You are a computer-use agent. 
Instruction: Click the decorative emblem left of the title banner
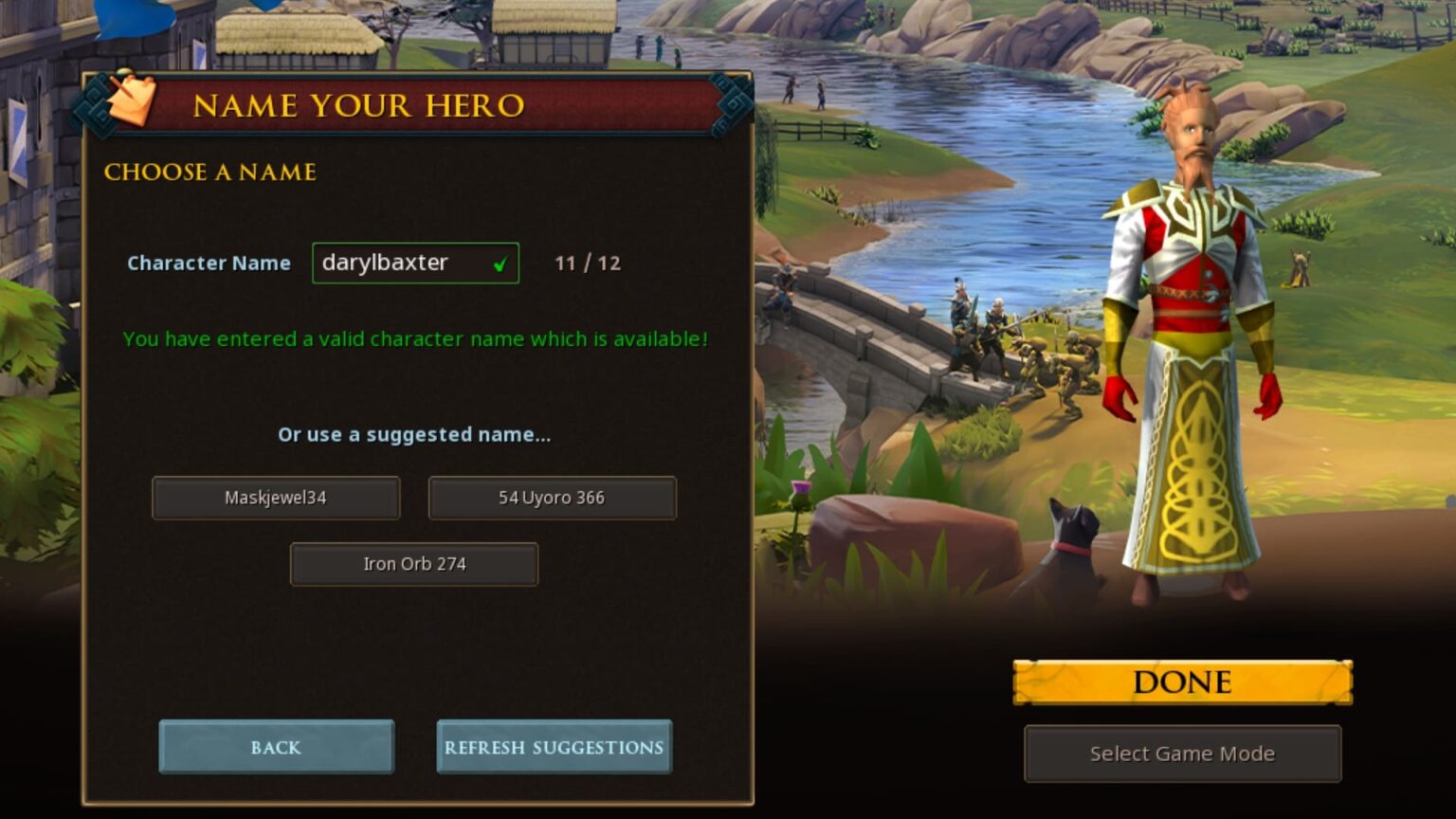95,104
